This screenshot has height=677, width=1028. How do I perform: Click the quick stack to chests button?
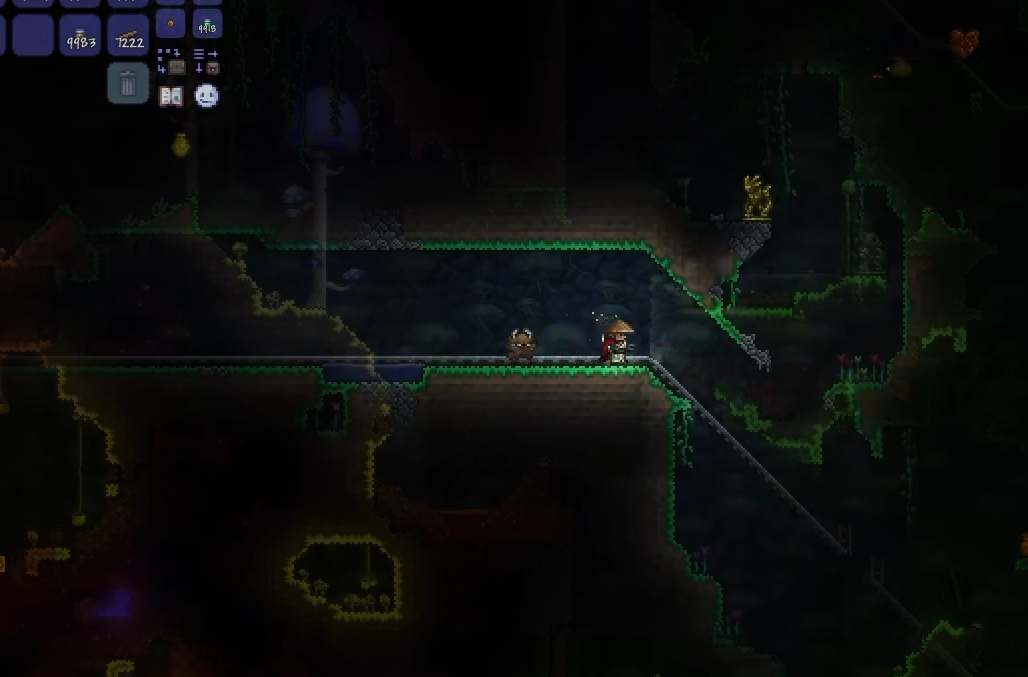tap(171, 61)
